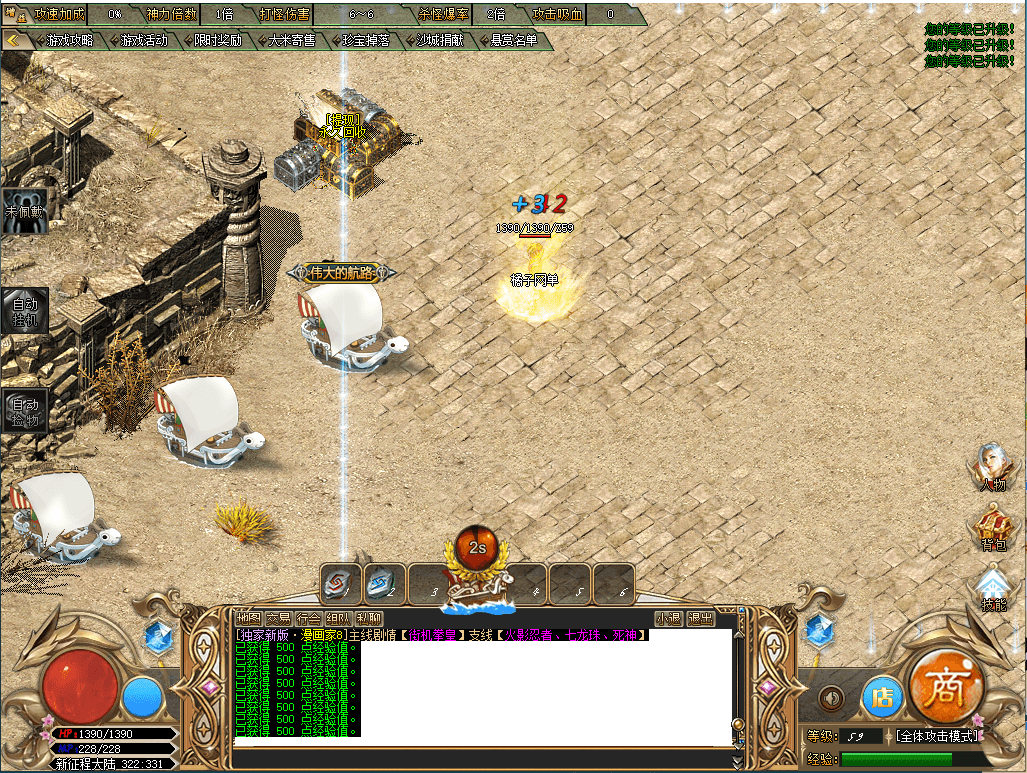1027x773 pixels.
Task: Toggle 自动挂机 auto-battle
Action: coord(25,311)
